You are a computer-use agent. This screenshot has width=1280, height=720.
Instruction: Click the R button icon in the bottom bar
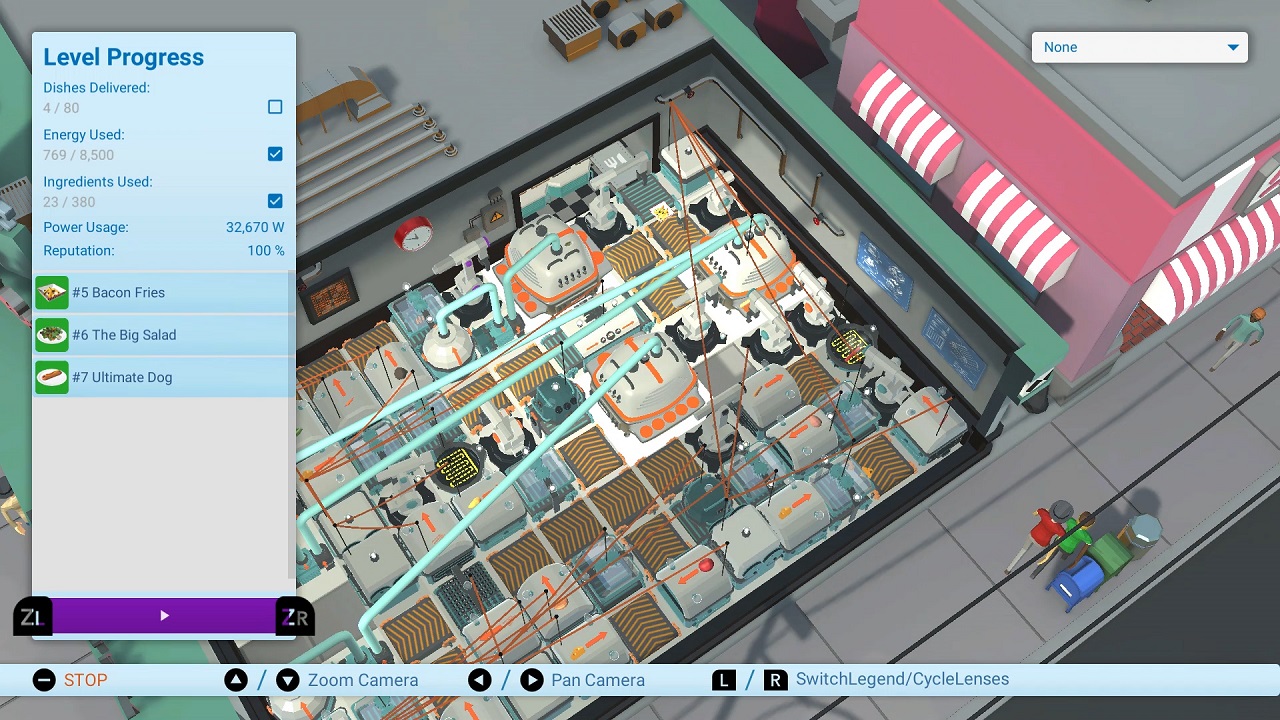[x=776, y=680]
